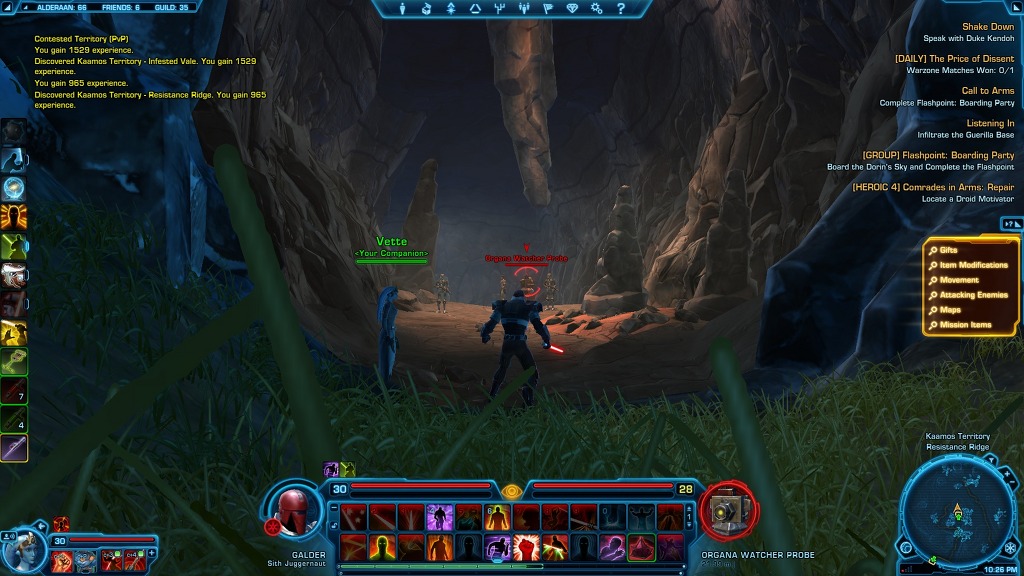This screenshot has height=576, width=1024.
Task: Open the inventory box icon in top menu
Action: [426, 9]
